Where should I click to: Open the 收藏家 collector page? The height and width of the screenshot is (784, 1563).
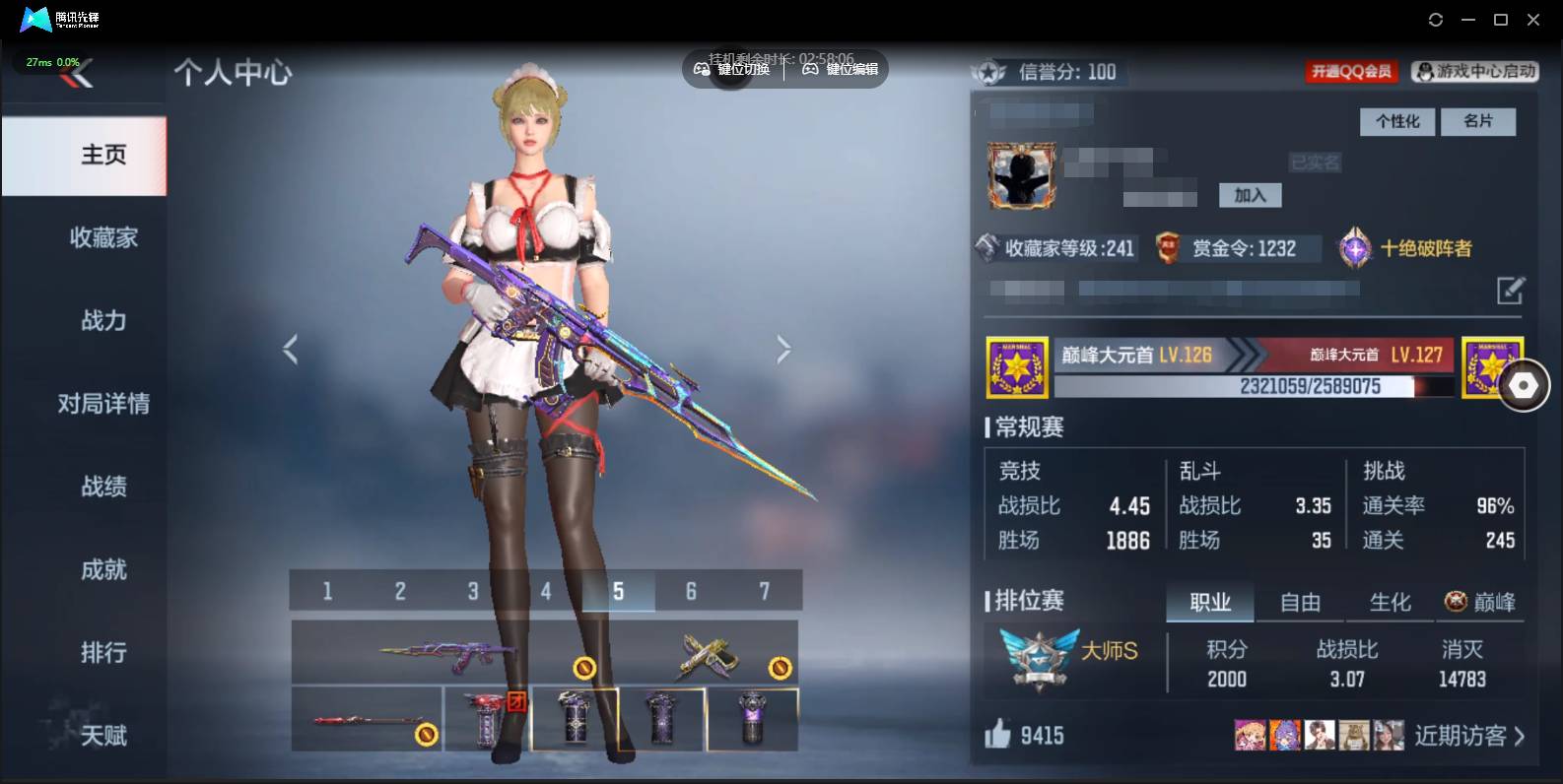(x=103, y=237)
